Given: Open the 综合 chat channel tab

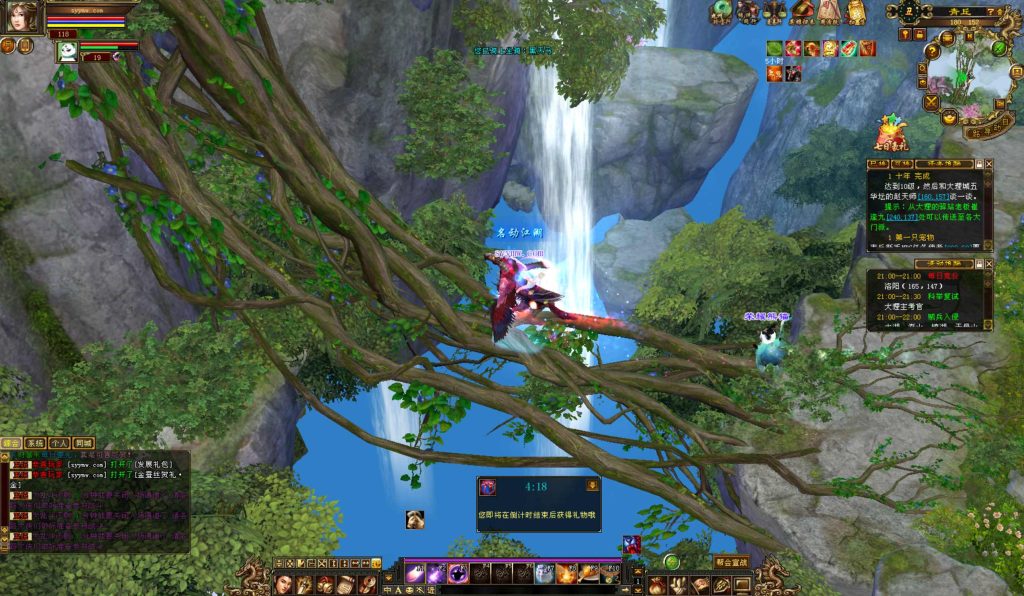Looking at the screenshot, I should click(x=11, y=442).
